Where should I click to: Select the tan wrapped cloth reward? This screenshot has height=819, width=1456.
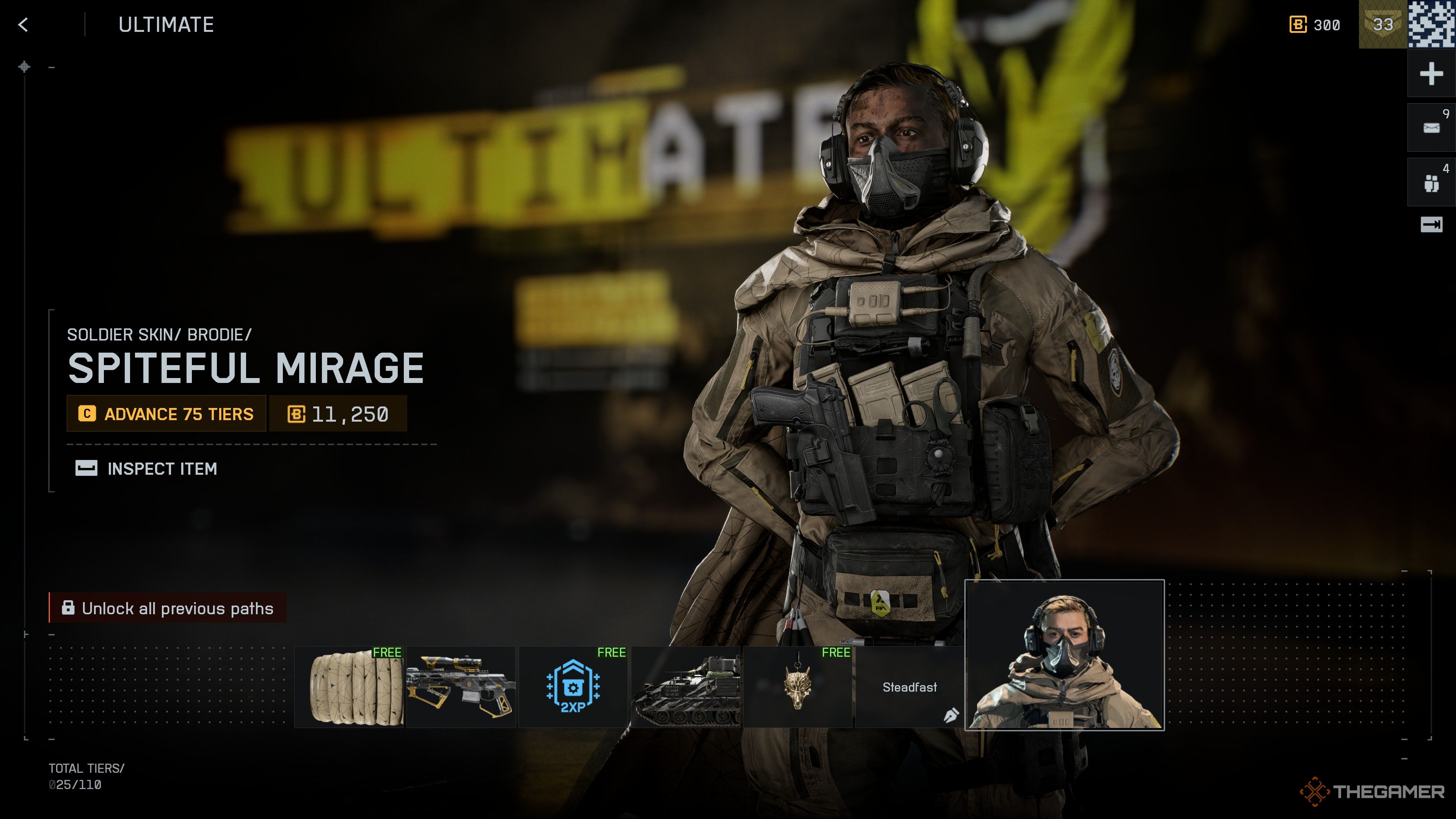point(349,687)
